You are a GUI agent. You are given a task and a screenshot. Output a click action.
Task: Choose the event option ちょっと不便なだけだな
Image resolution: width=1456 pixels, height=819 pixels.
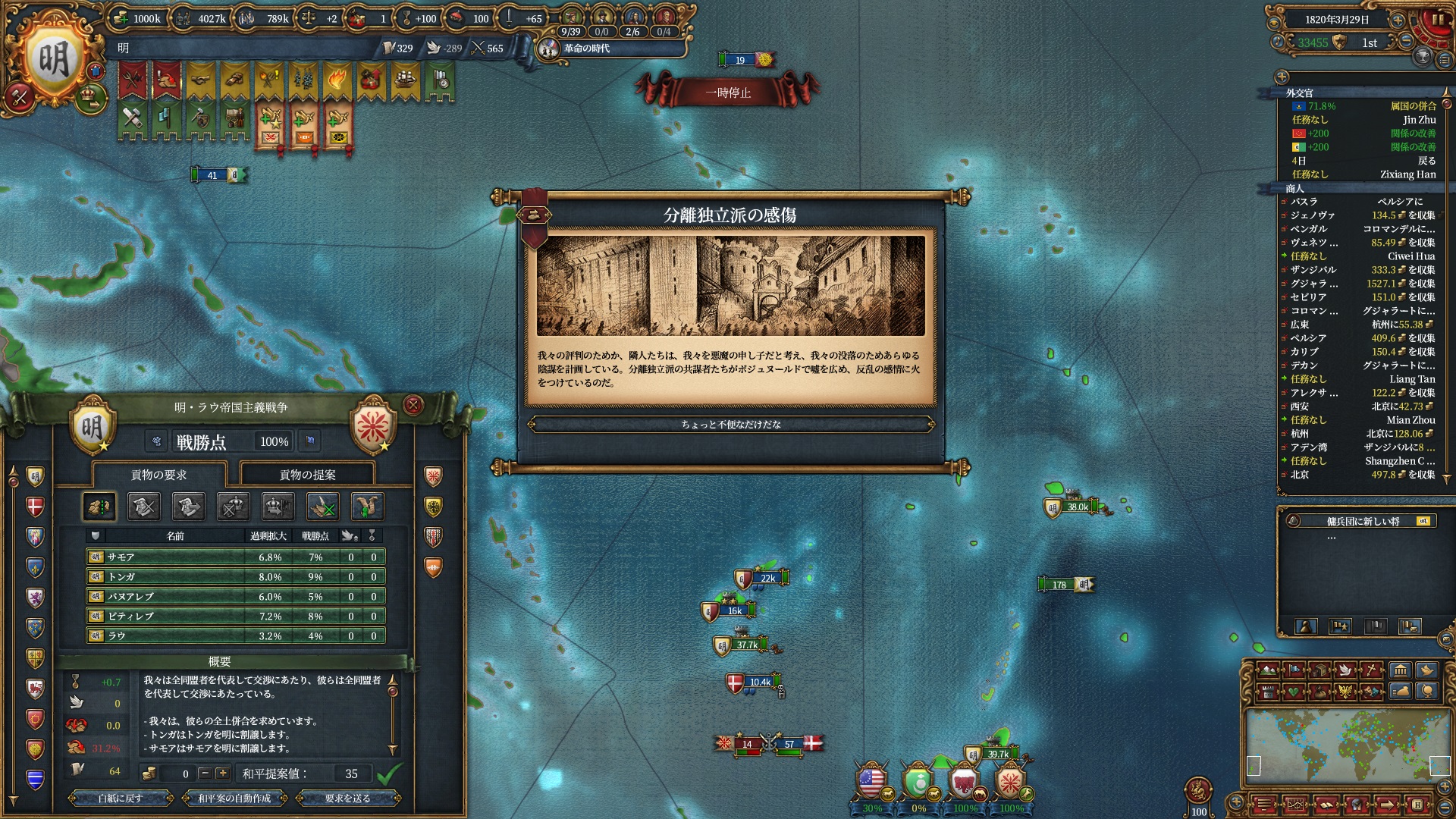click(730, 425)
